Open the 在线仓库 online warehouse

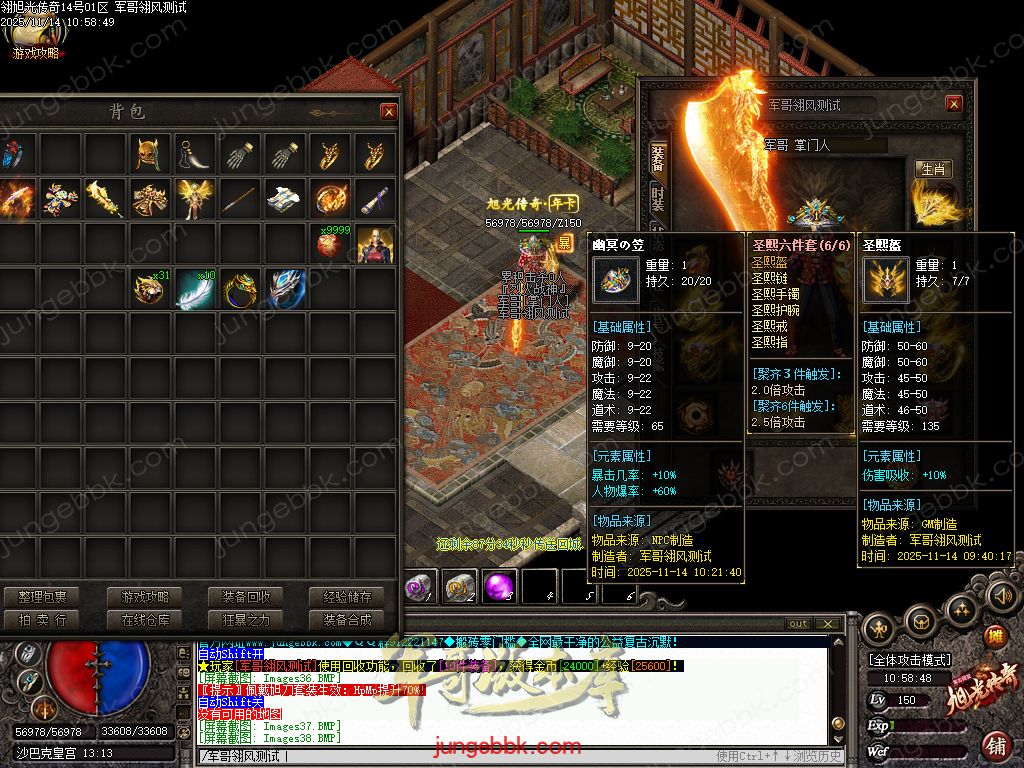(x=145, y=620)
